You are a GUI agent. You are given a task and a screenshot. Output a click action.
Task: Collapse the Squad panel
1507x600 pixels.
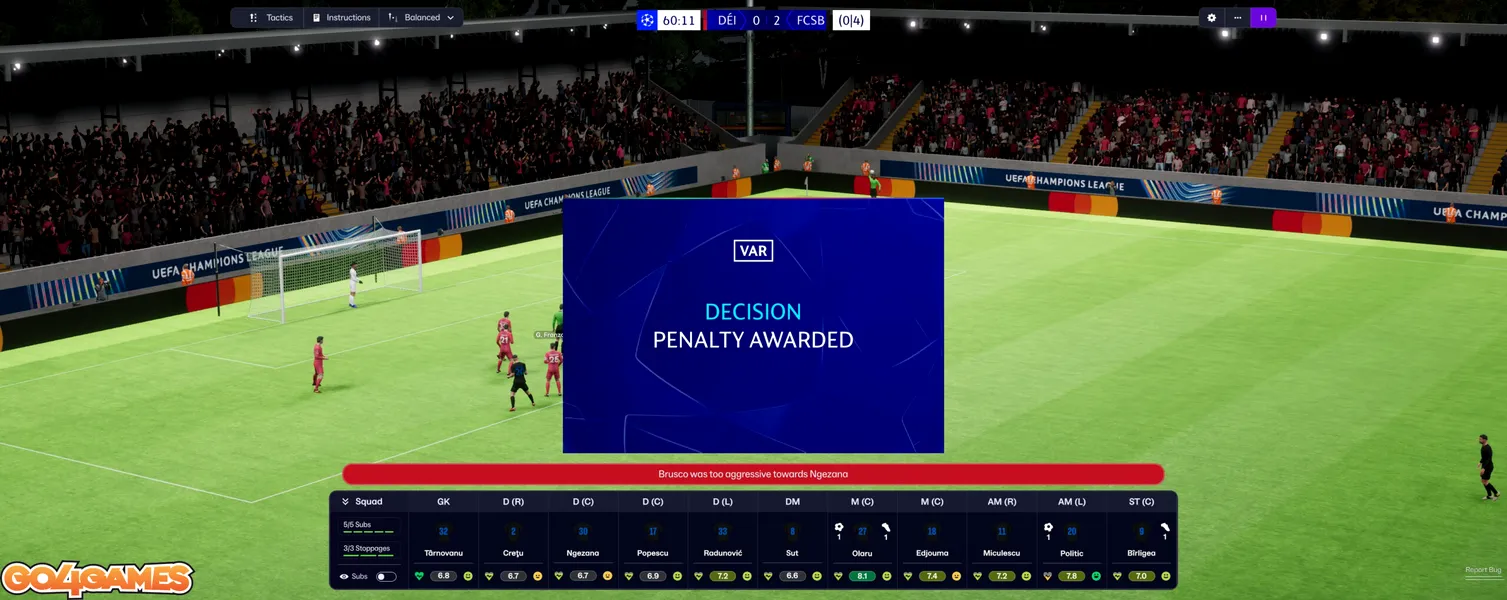pyautogui.click(x=346, y=502)
